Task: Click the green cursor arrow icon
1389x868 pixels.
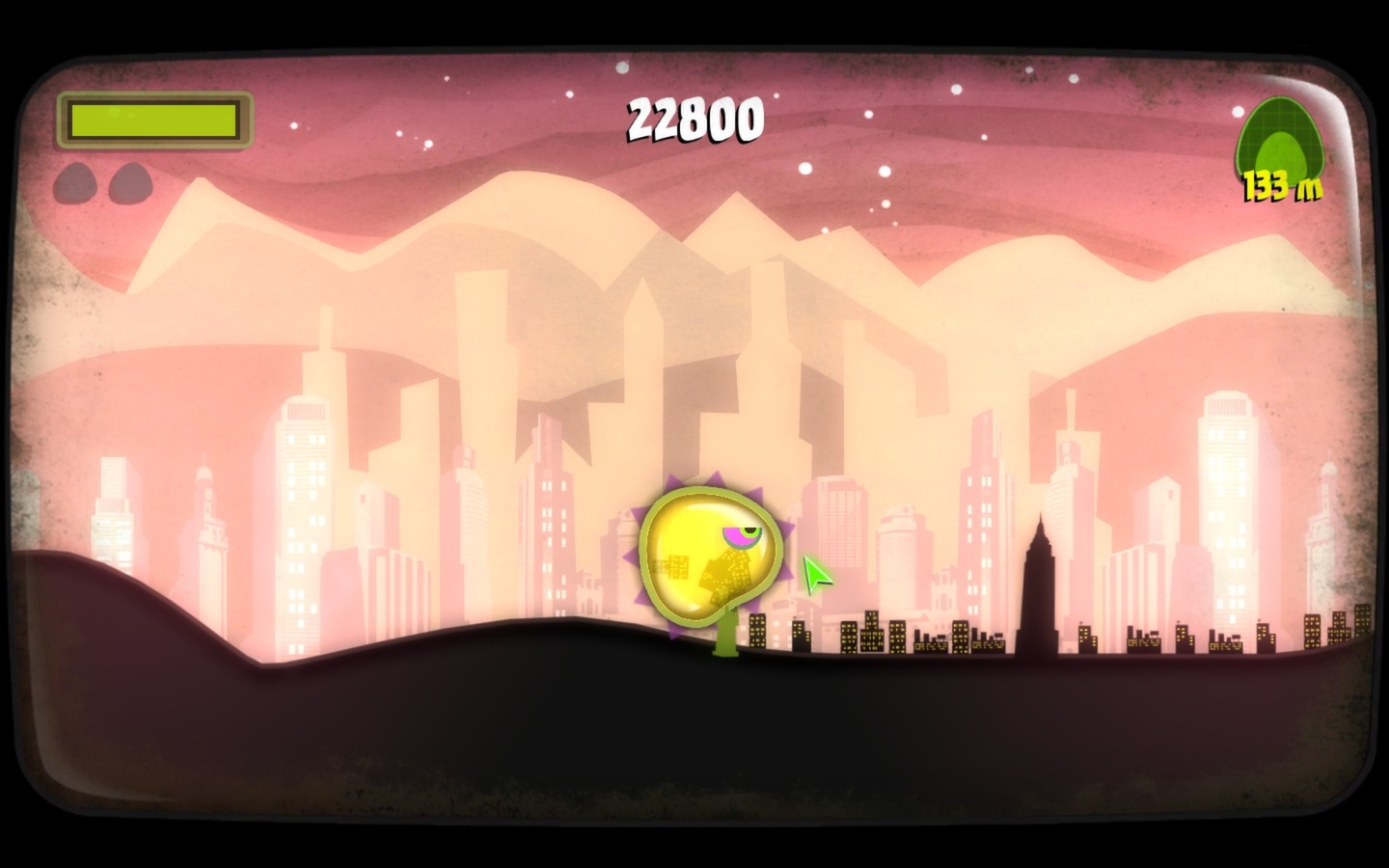Action: tap(815, 576)
